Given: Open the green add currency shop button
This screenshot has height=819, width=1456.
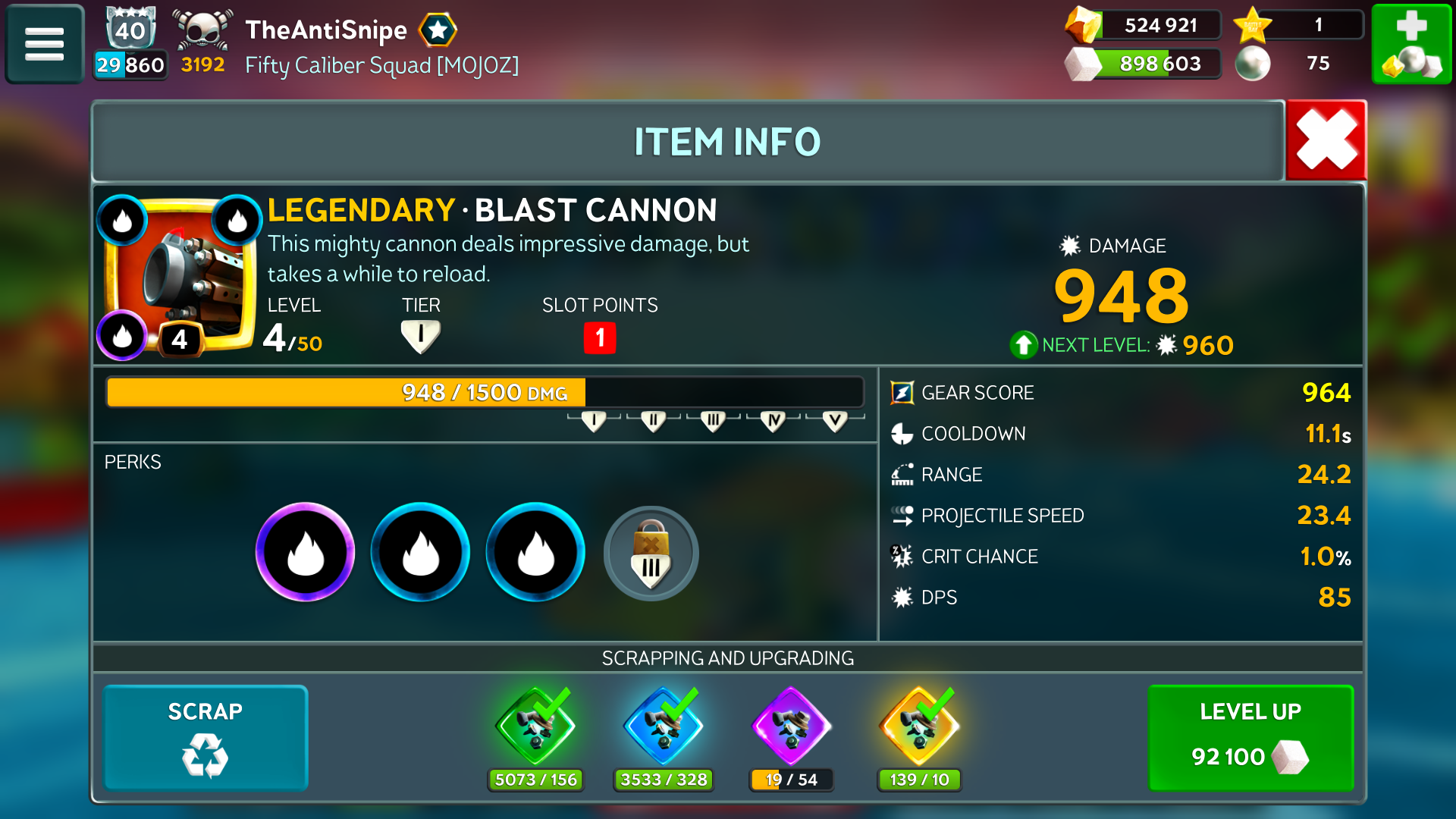Looking at the screenshot, I should click(x=1411, y=43).
